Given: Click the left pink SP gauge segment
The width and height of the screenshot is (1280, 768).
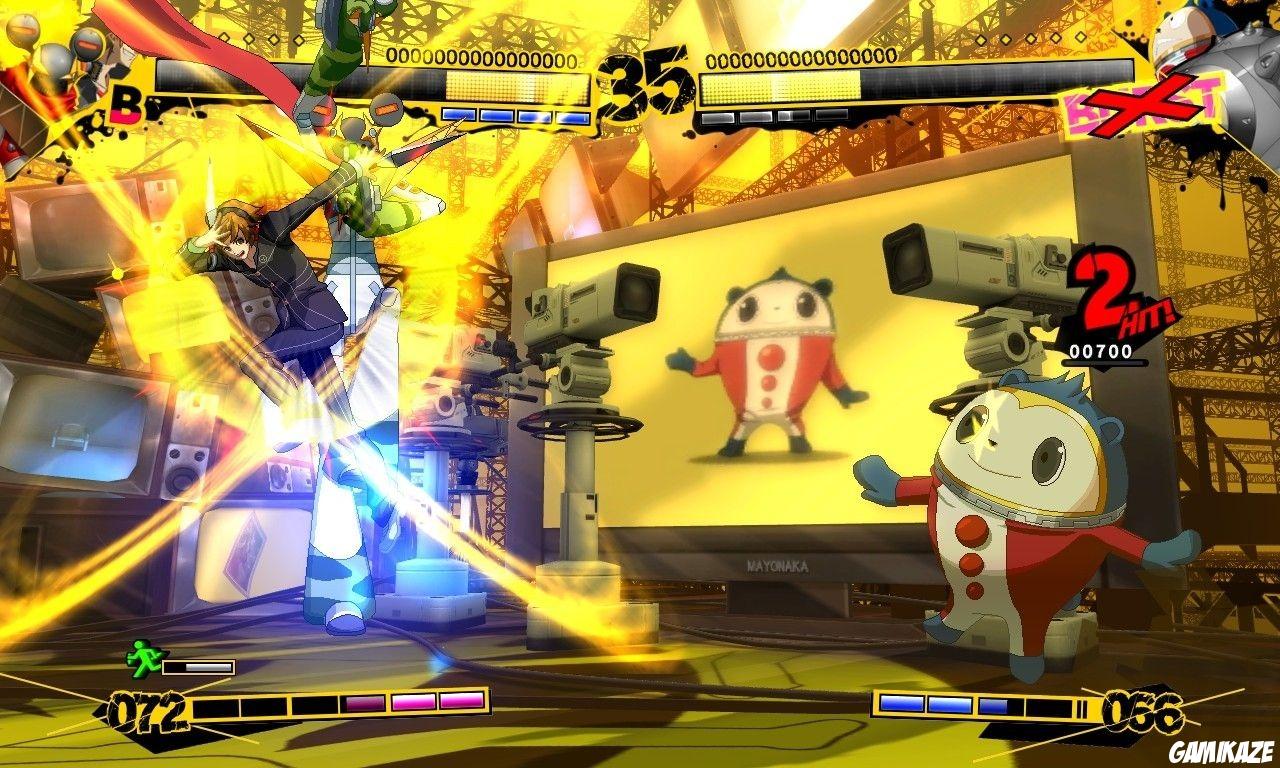Looking at the screenshot, I should [365, 704].
